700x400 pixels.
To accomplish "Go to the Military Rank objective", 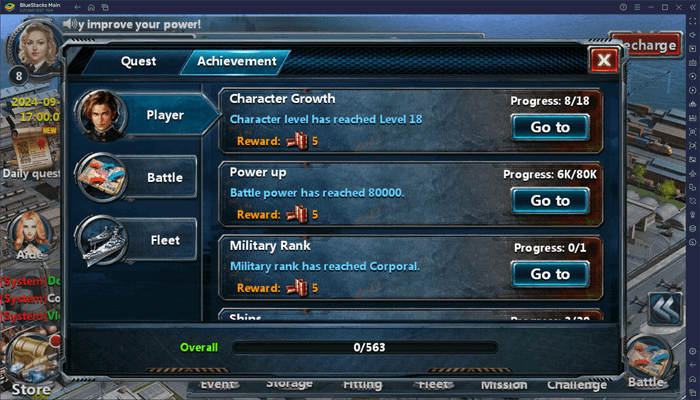I will [550, 274].
